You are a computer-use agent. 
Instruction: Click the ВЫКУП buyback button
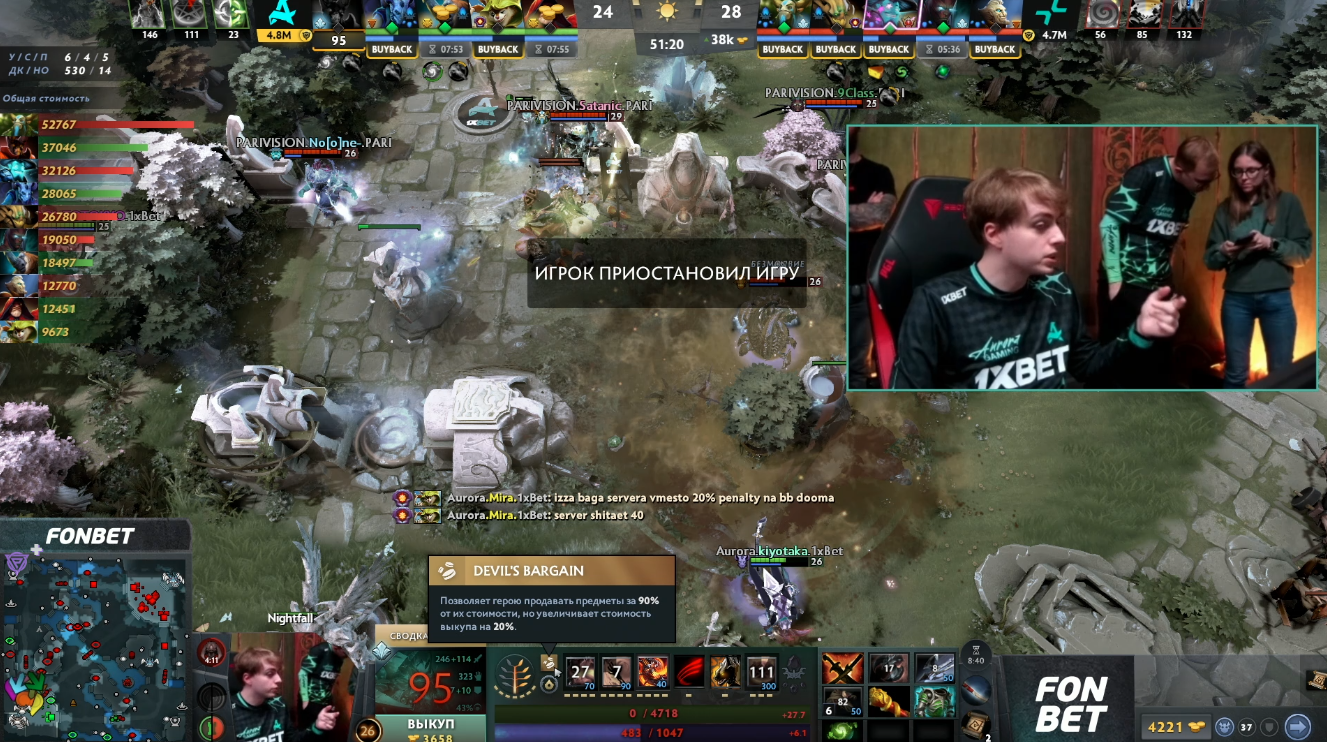point(431,723)
